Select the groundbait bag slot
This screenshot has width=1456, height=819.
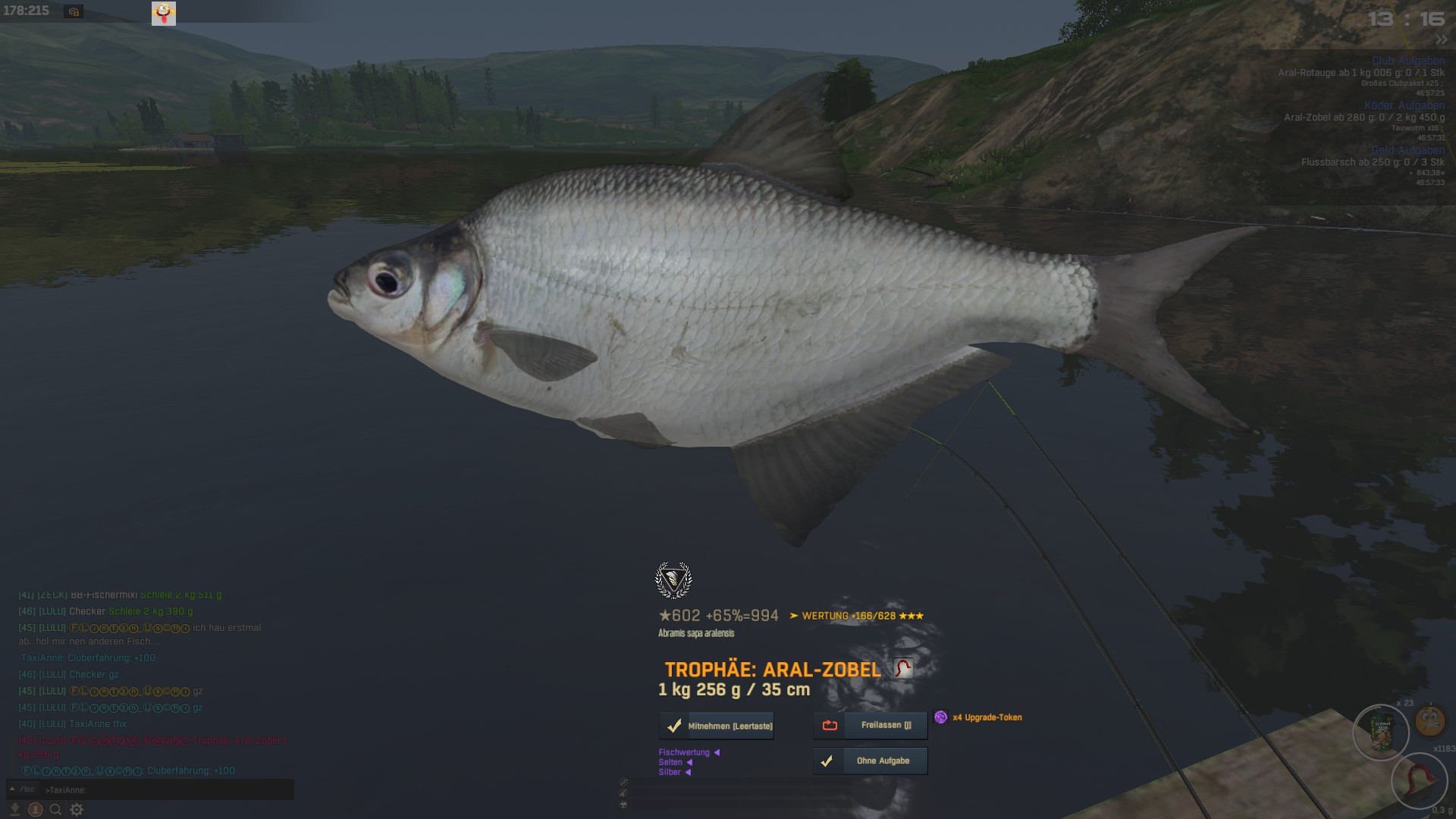coord(1381,733)
